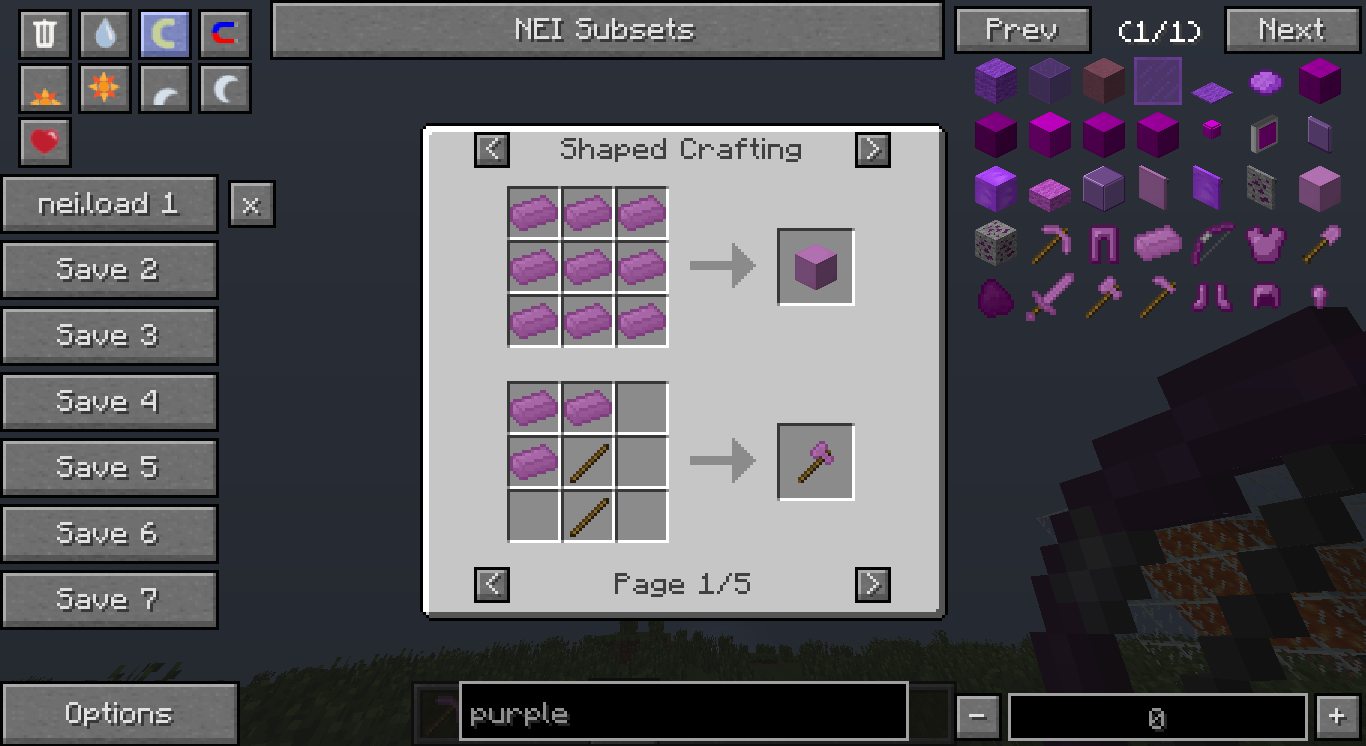Click the heart icon to heal the player
Image resolution: width=1366 pixels, height=746 pixels.
(44, 143)
